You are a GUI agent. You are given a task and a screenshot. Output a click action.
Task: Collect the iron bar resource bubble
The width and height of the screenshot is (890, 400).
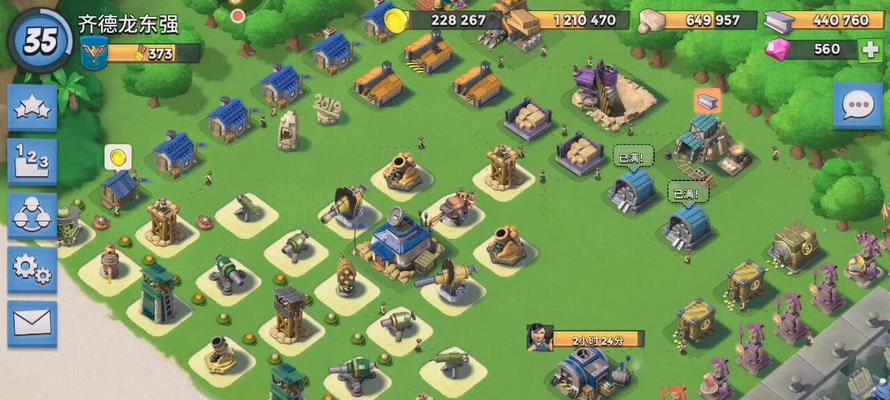(707, 100)
